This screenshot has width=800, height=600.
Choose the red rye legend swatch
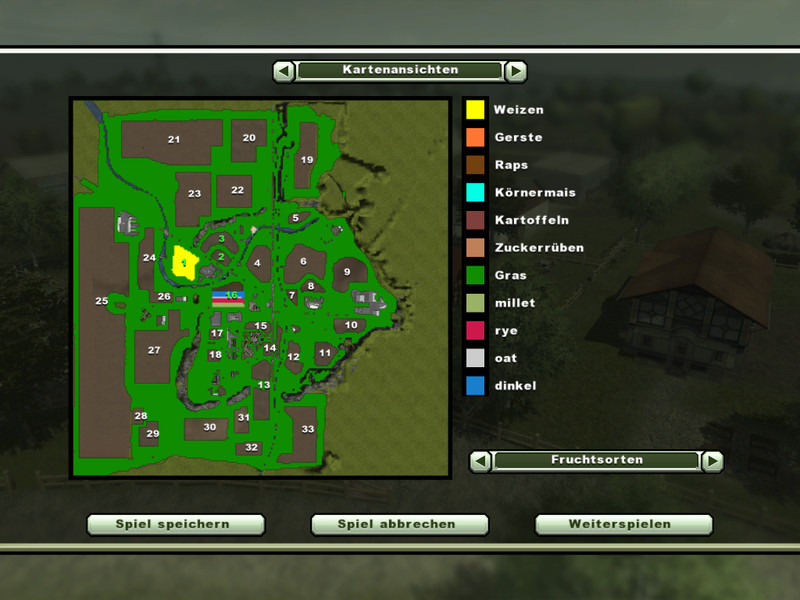point(475,330)
